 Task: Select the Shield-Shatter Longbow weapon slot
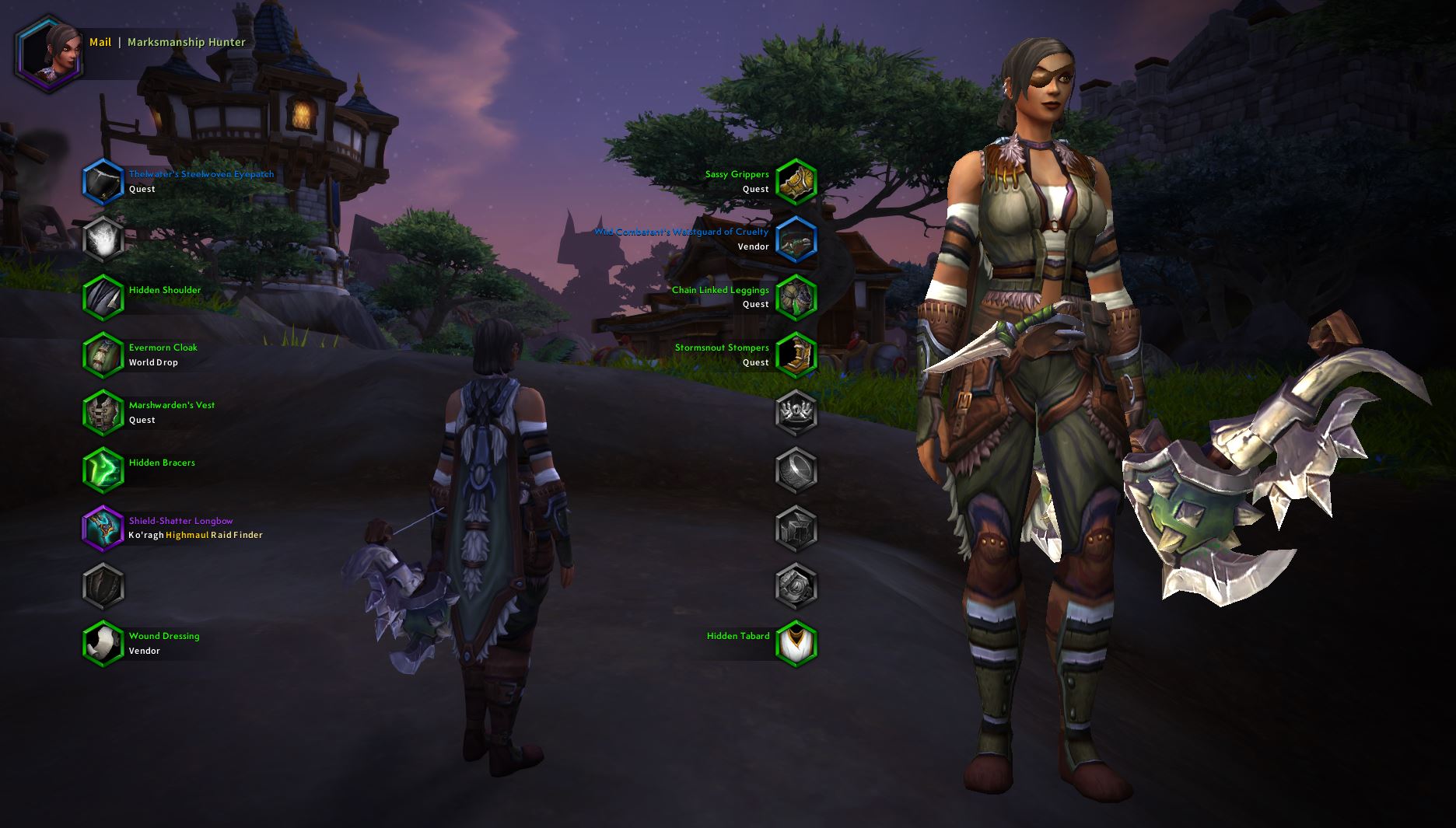[103, 528]
